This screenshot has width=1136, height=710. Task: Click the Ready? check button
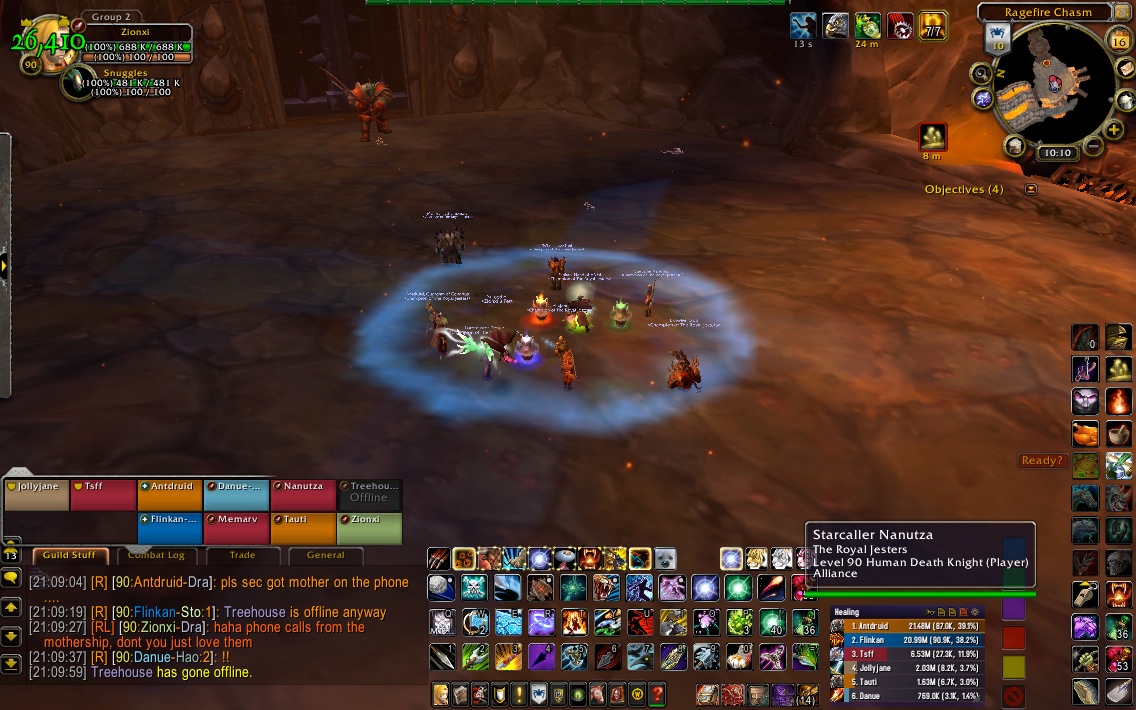coord(1043,461)
